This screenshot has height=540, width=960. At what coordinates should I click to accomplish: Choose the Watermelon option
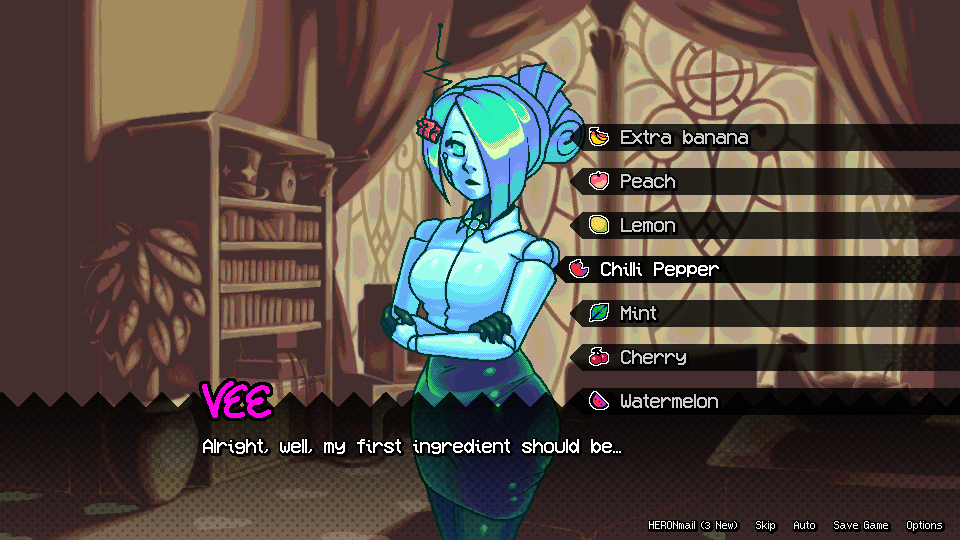(x=669, y=402)
